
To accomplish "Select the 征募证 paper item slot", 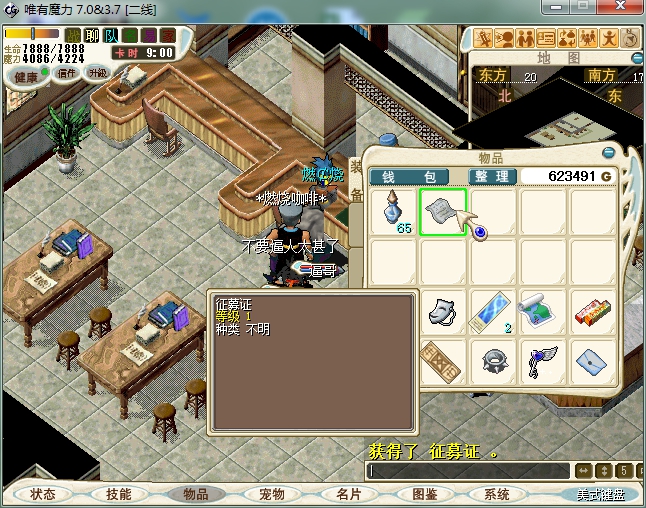I will (x=443, y=212).
